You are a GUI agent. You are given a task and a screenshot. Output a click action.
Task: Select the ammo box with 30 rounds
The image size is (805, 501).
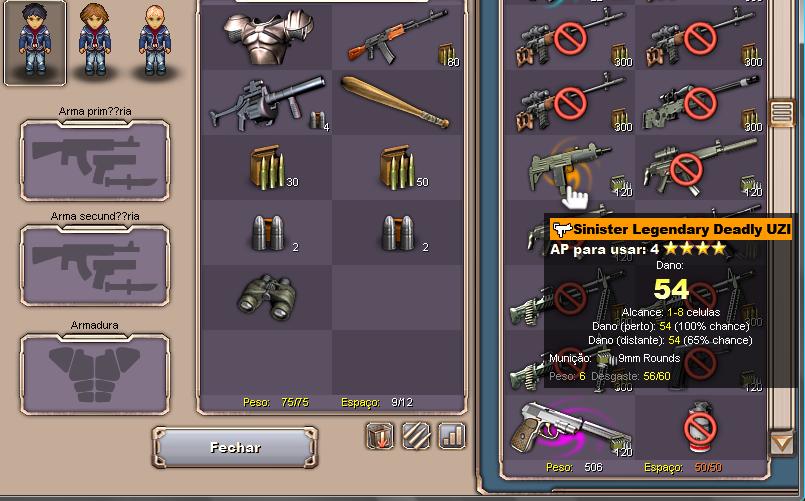(x=266, y=169)
